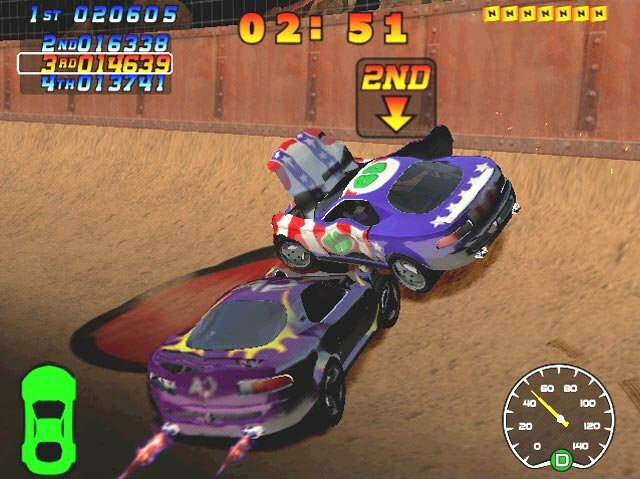Select the 2ND place opponent marker

click(x=396, y=95)
